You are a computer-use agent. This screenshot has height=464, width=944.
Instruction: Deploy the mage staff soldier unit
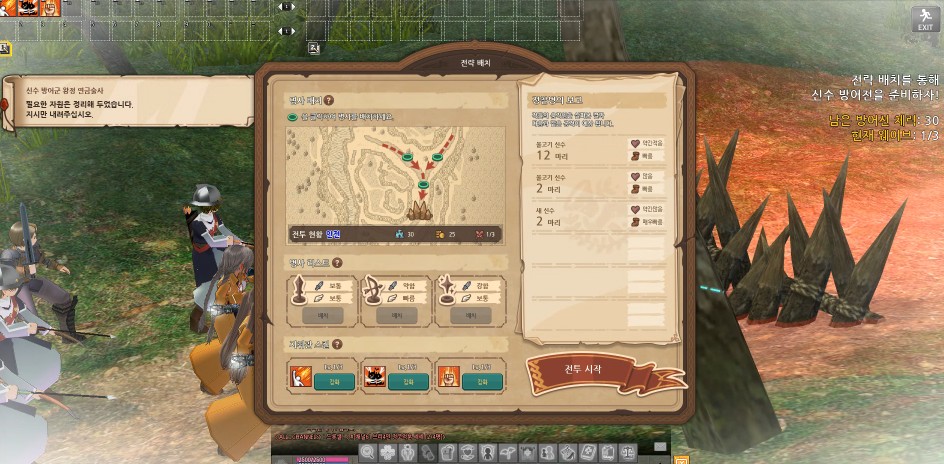coord(468,314)
